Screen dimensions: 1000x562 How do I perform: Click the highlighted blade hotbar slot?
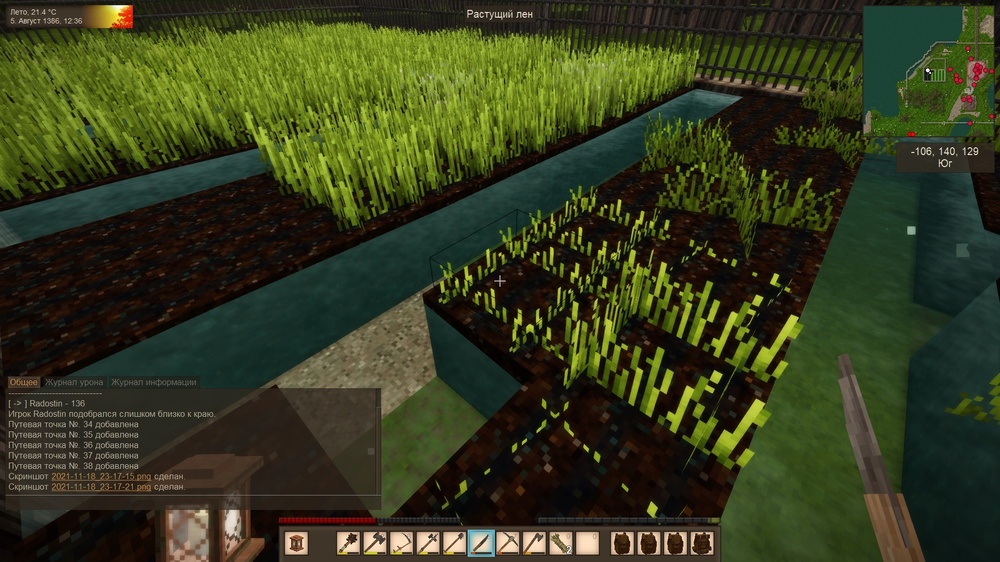tap(481, 543)
